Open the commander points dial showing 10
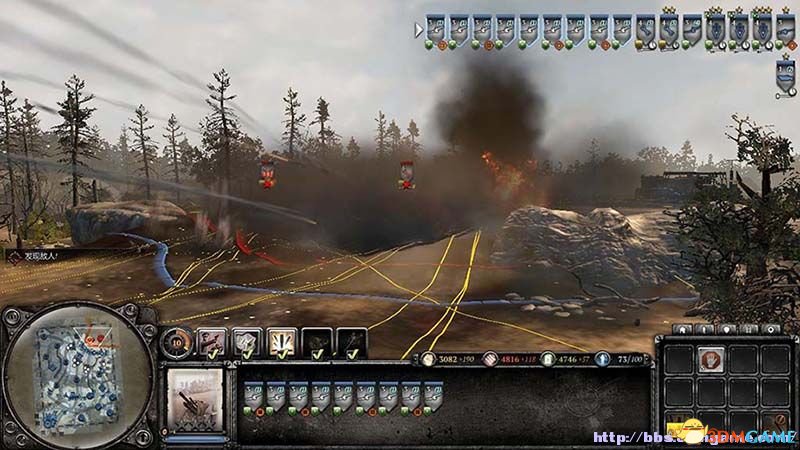This screenshot has width=800, height=450. click(x=174, y=341)
